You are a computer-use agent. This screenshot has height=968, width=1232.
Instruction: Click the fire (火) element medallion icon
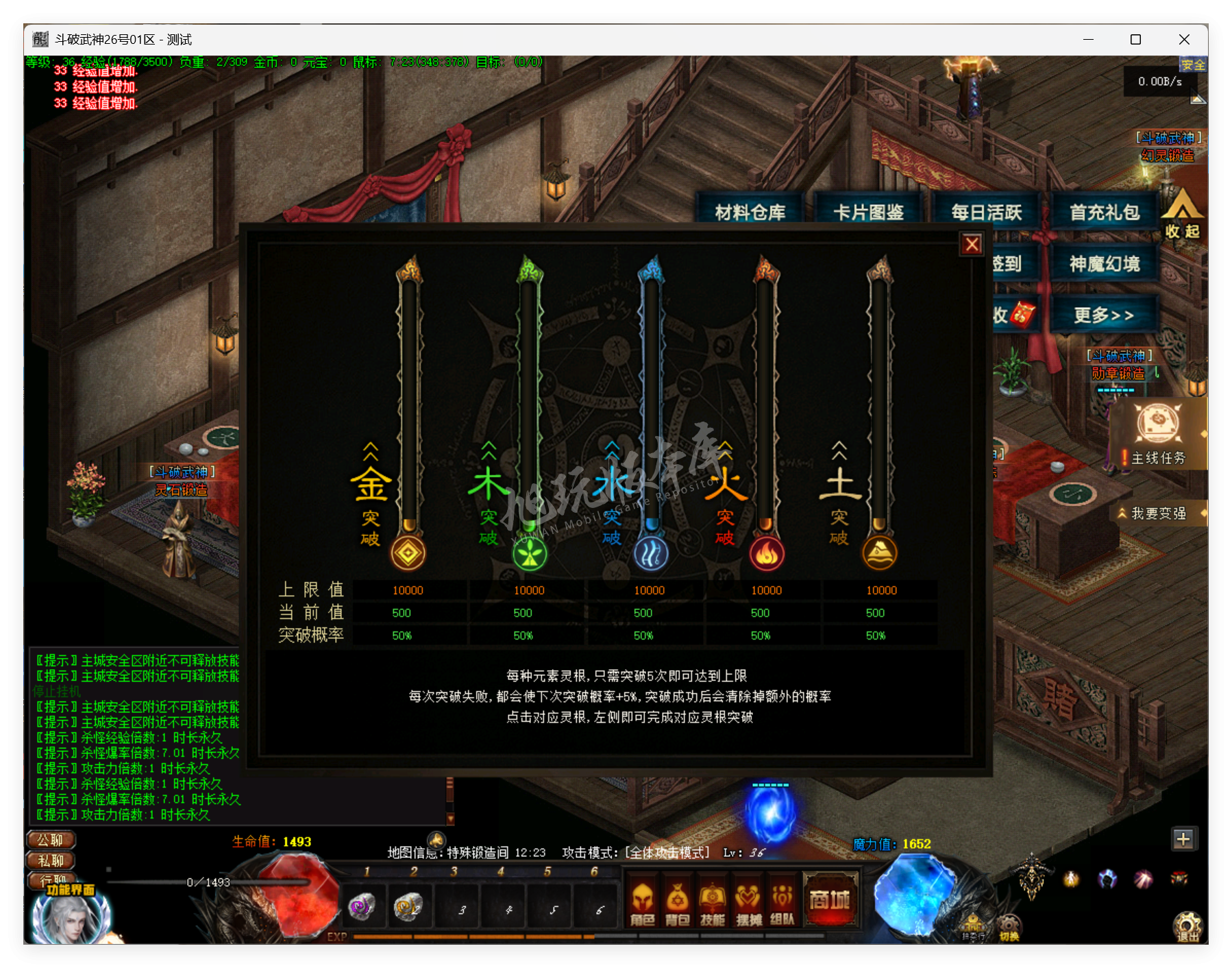[768, 553]
